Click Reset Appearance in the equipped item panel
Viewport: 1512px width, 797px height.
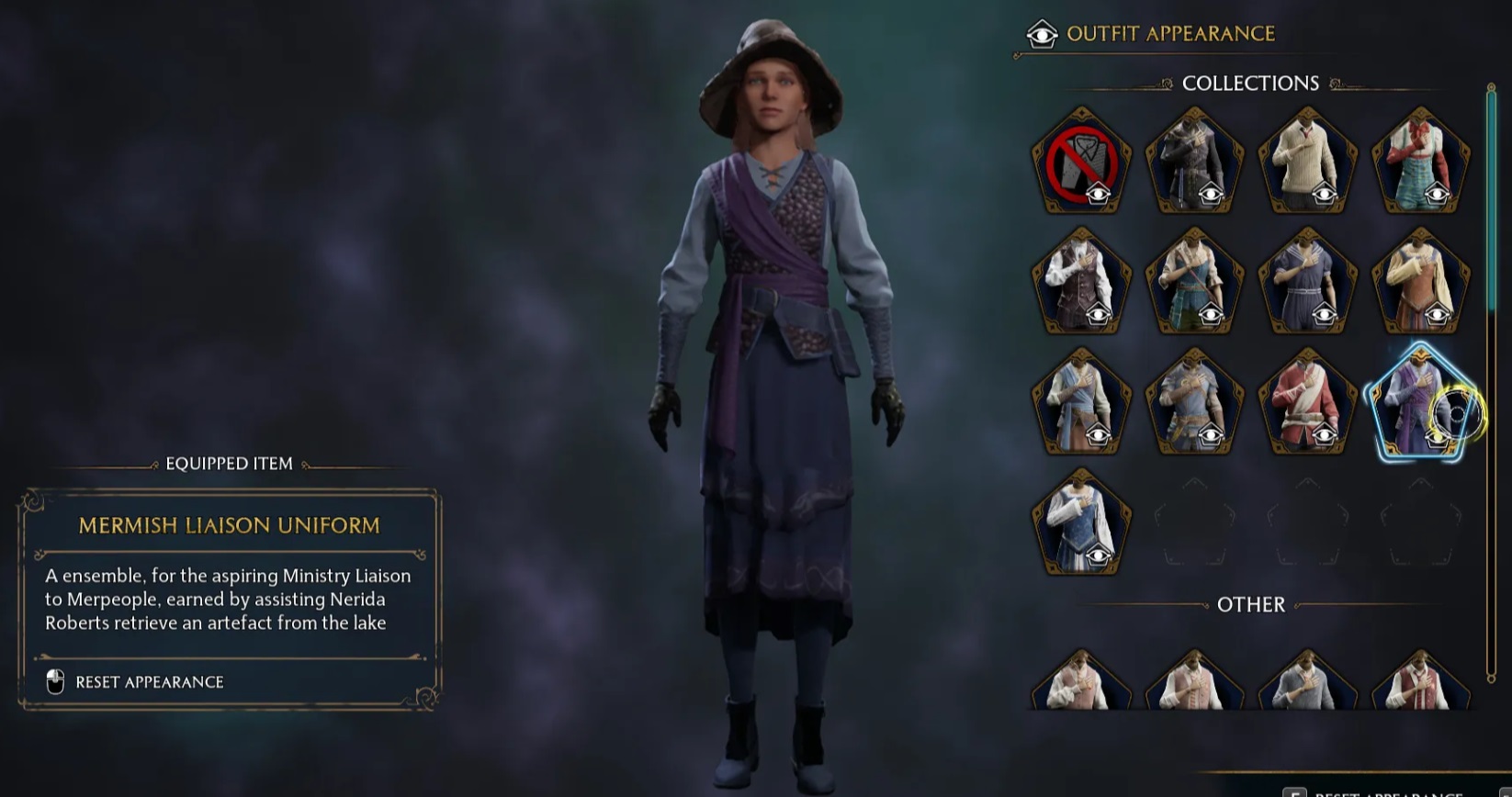150,682
